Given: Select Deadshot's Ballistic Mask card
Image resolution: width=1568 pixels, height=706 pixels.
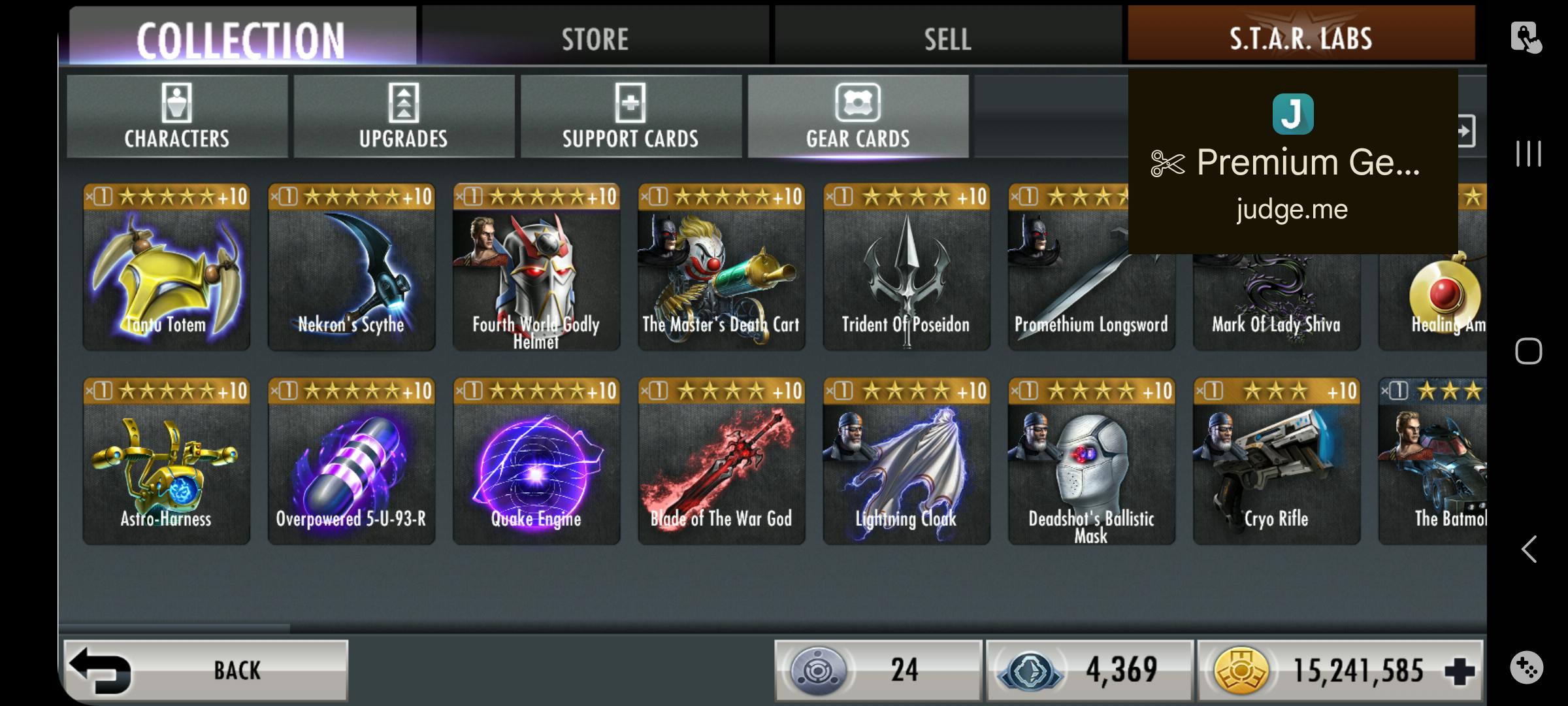Looking at the screenshot, I should pos(1091,462).
